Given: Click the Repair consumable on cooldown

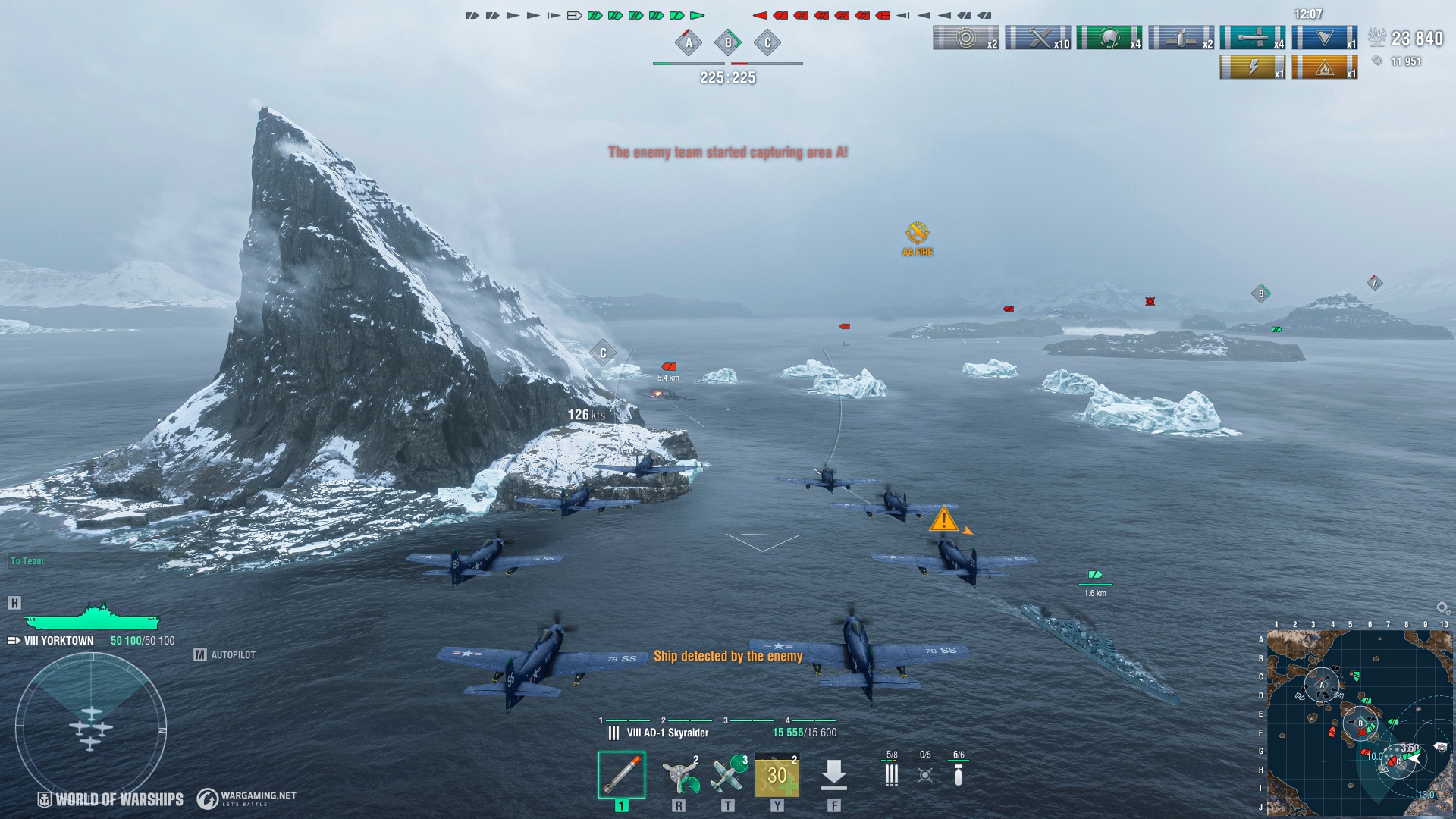Looking at the screenshot, I should click(777, 775).
